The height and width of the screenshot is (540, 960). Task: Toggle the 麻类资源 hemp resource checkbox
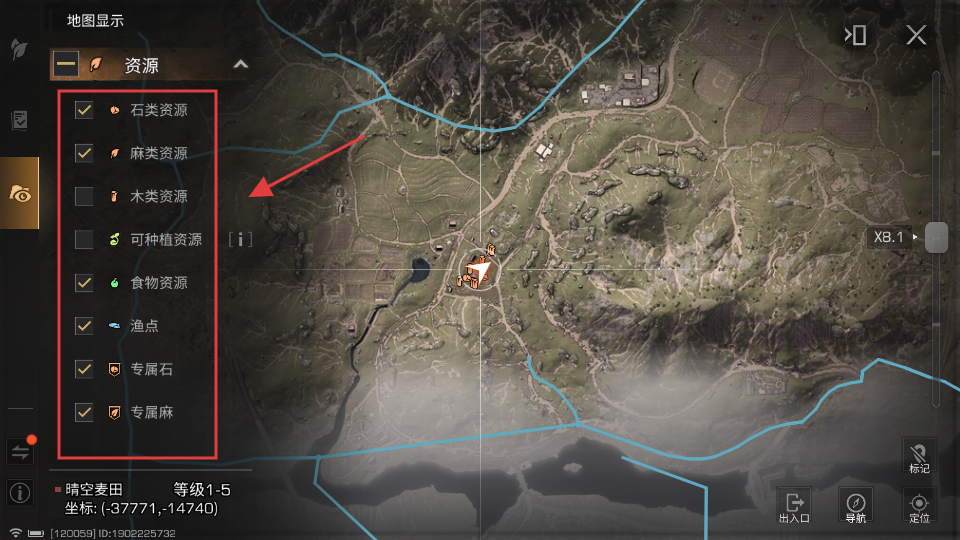tap(84, 153)
